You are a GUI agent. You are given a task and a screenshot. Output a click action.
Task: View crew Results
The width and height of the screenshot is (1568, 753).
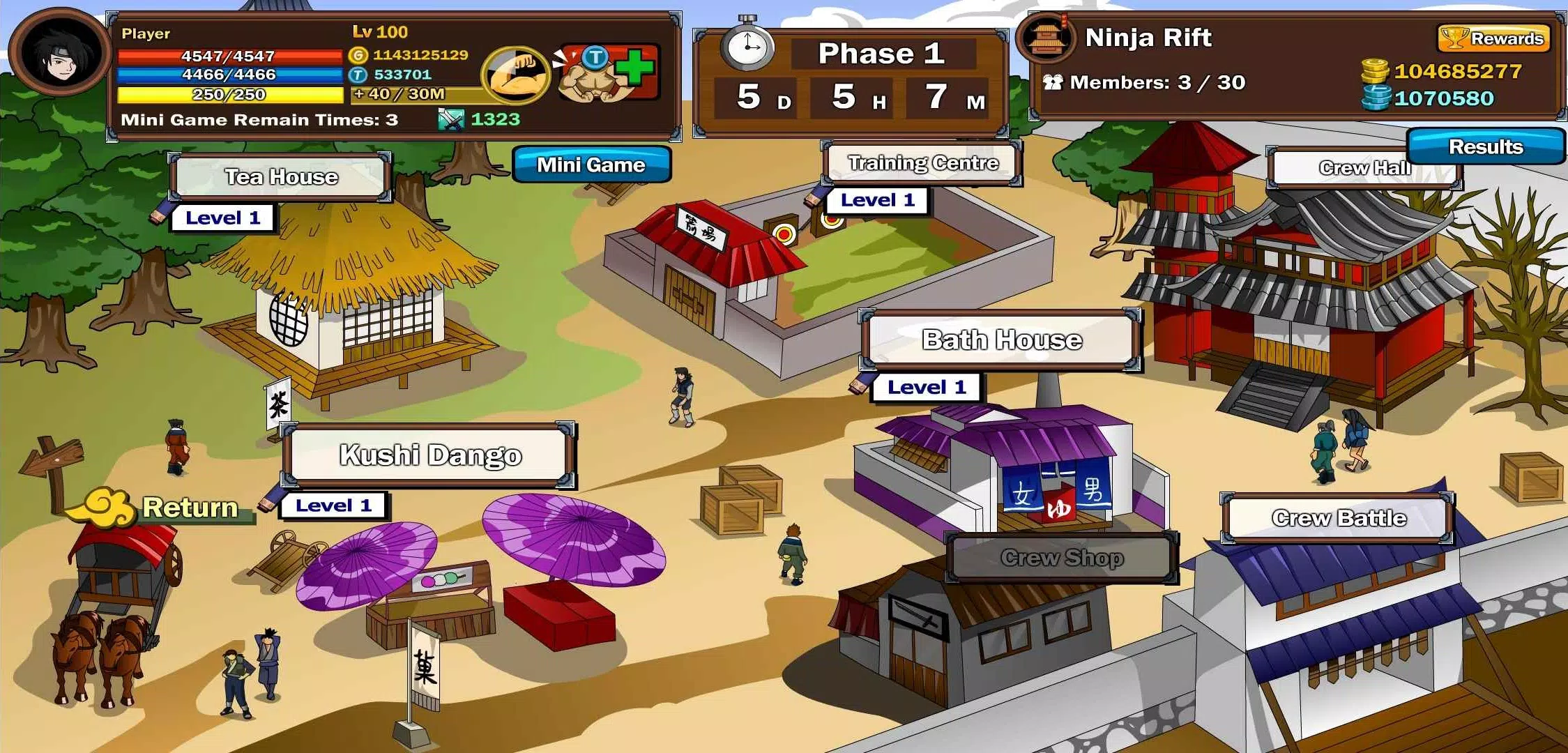pyautogui.click(x=1484, y=147)
